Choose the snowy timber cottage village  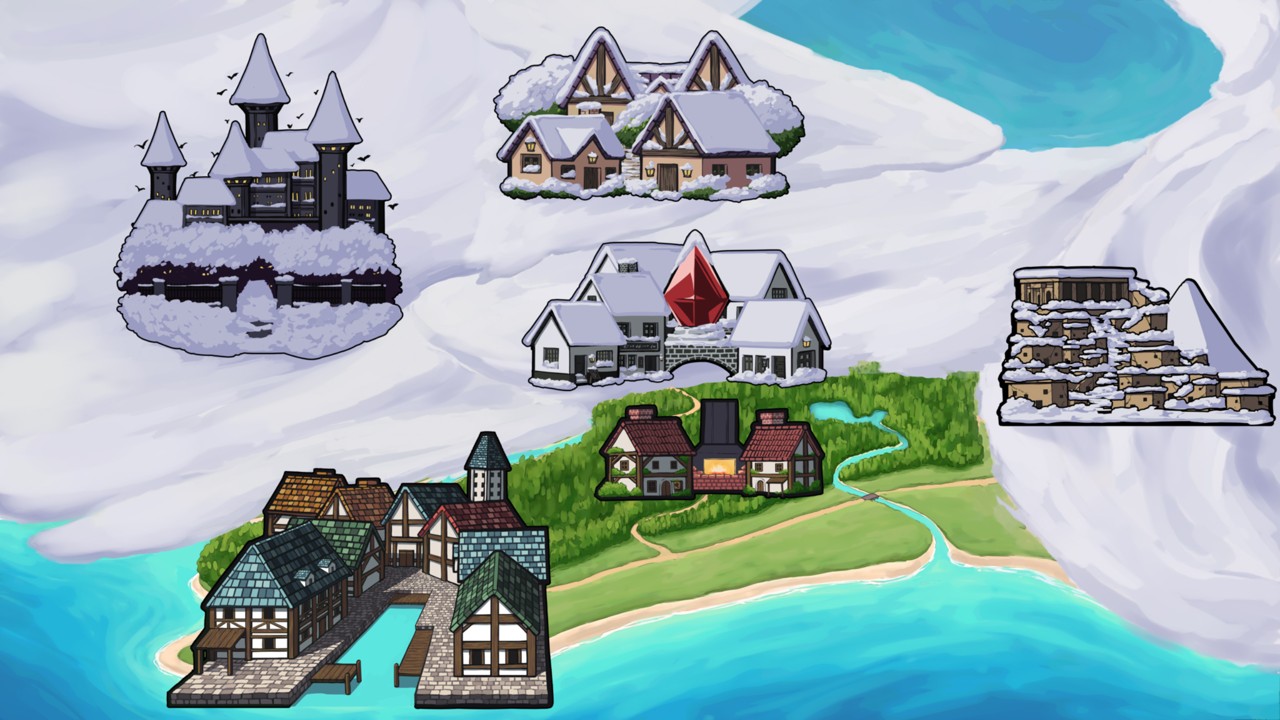[648, 120]
